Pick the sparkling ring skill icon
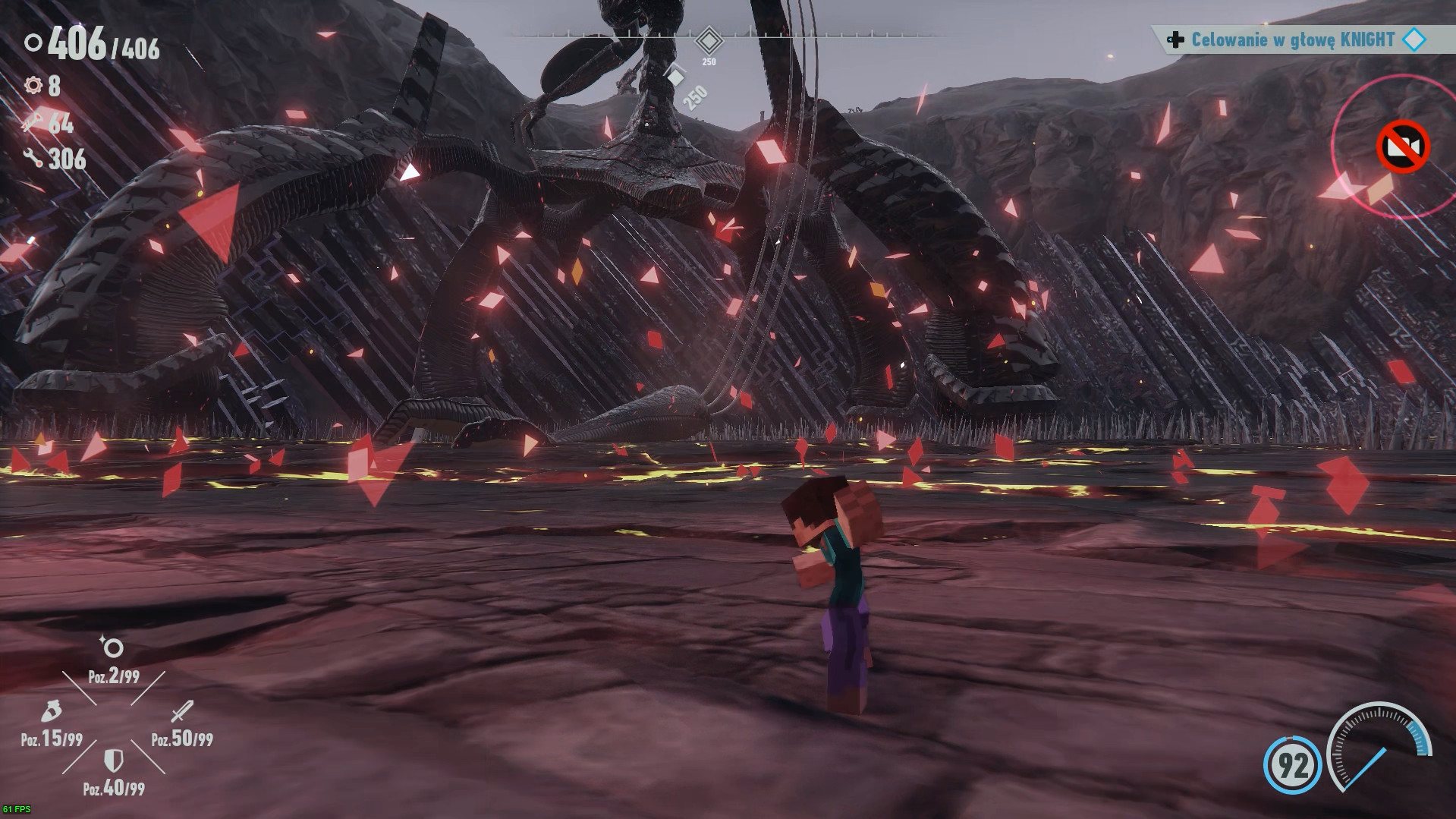Image resolution: width=1456 pixels, height=819 pixels. 112,647
